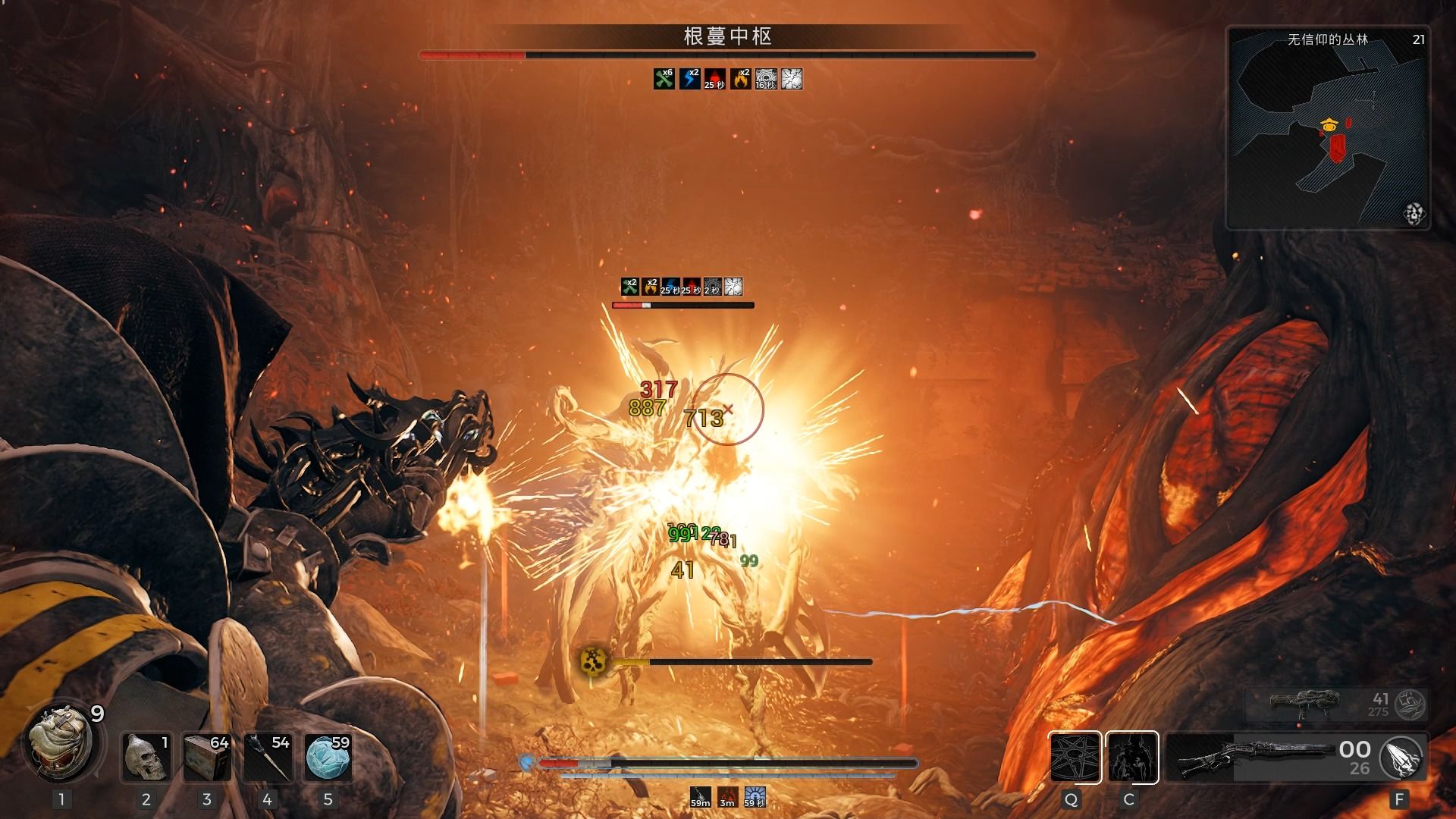Viewport: 1456px width, 819px height.
Task: Inspect the boss's green crossbones debuff
Action: [x=664, y=79]
